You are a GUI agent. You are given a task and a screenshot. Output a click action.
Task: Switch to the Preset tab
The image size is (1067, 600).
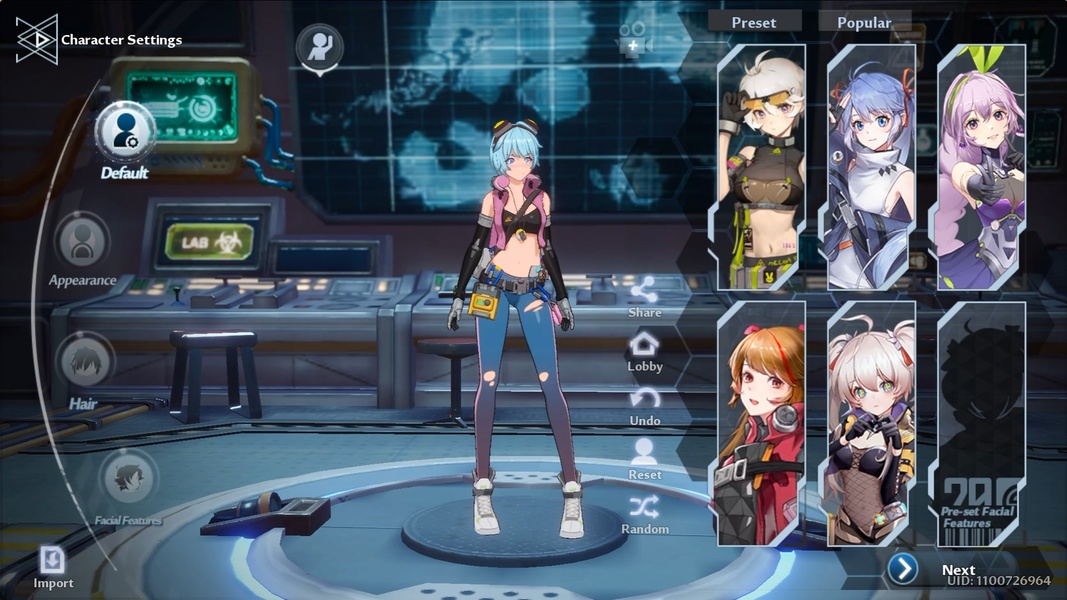point(754,22)
